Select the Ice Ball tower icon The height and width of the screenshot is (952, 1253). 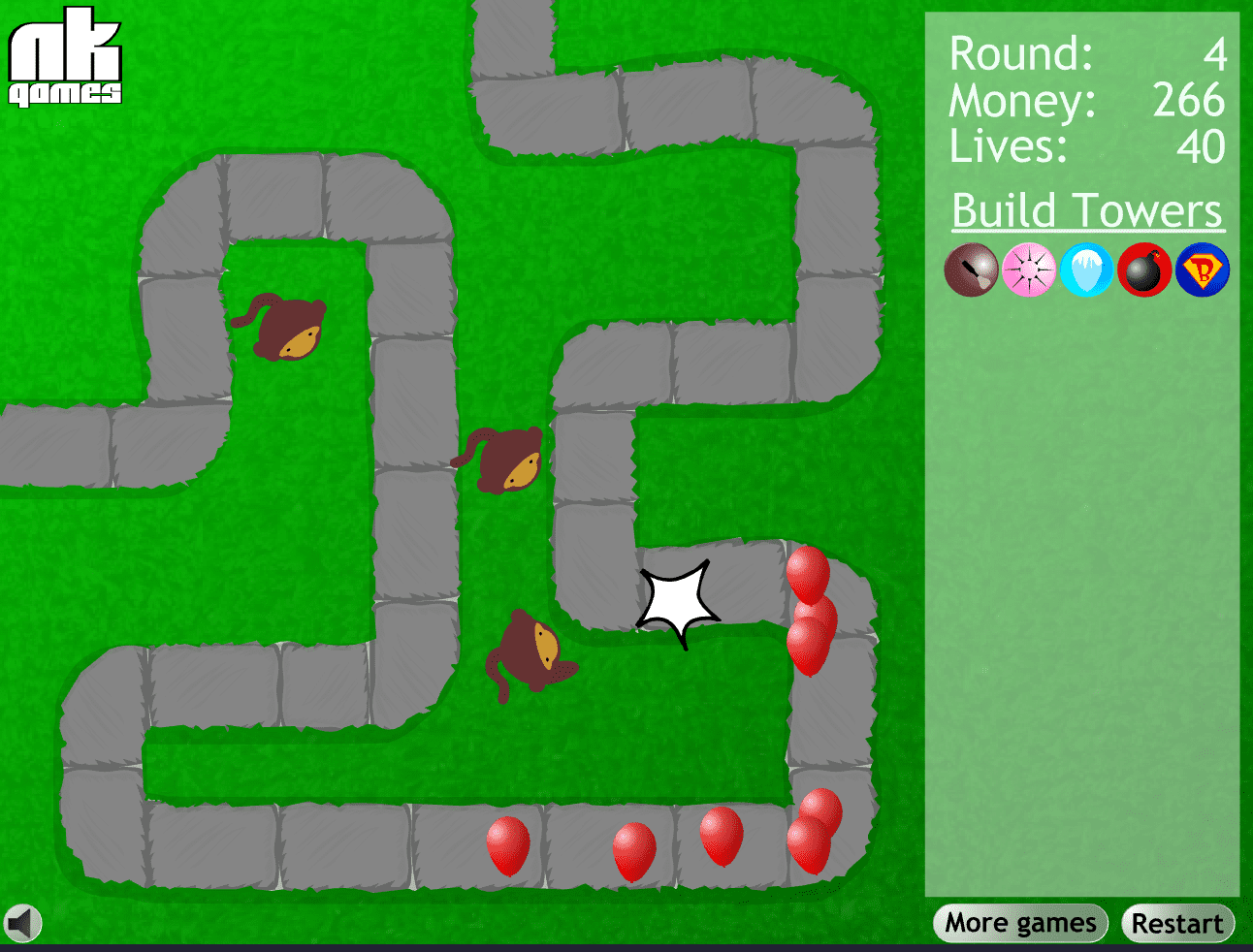1085,270
